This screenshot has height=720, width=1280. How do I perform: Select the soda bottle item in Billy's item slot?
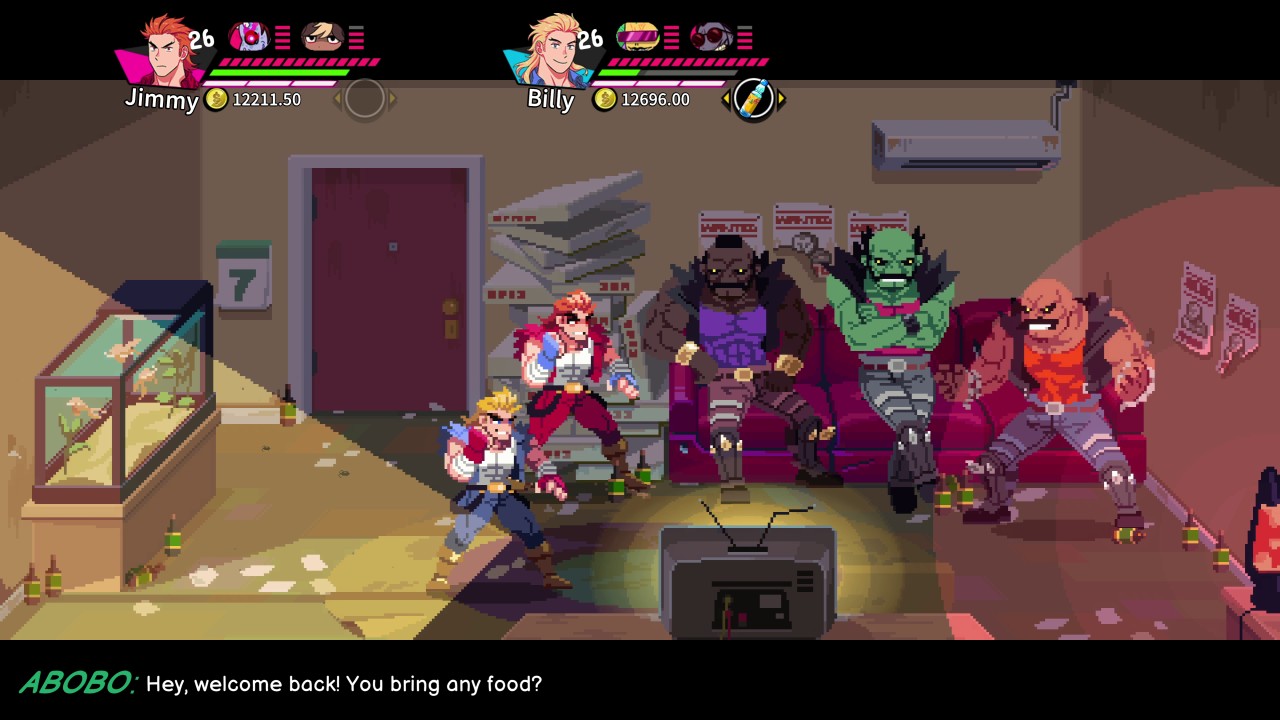pos(755,97)
